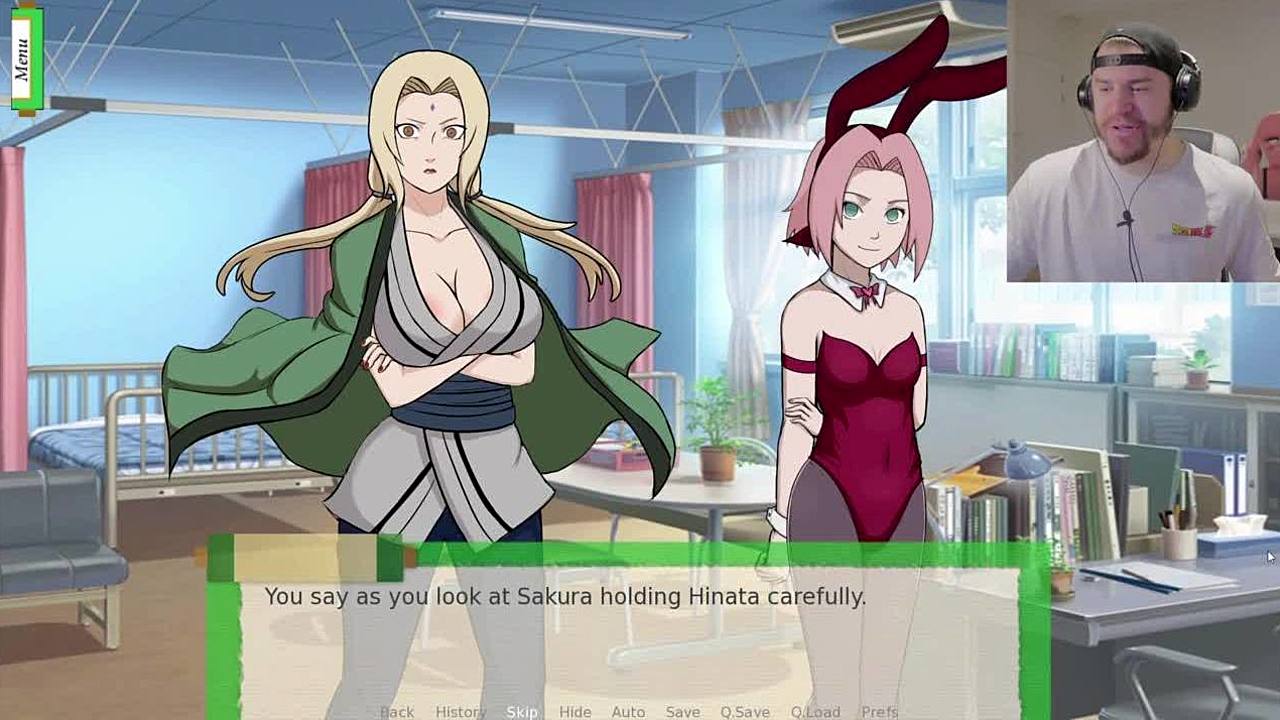Open the Save screen

pos(683,712)
